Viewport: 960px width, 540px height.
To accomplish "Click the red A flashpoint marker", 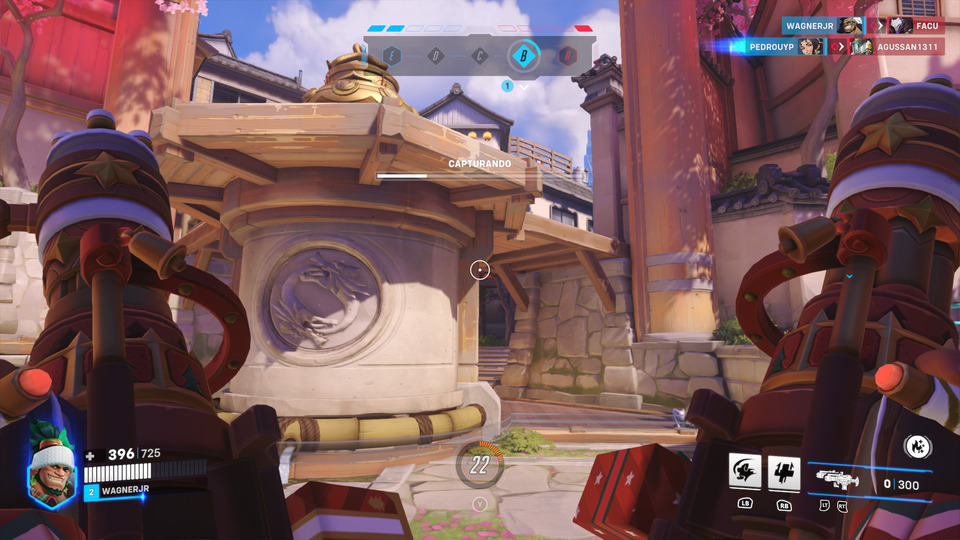I will 567,56.
